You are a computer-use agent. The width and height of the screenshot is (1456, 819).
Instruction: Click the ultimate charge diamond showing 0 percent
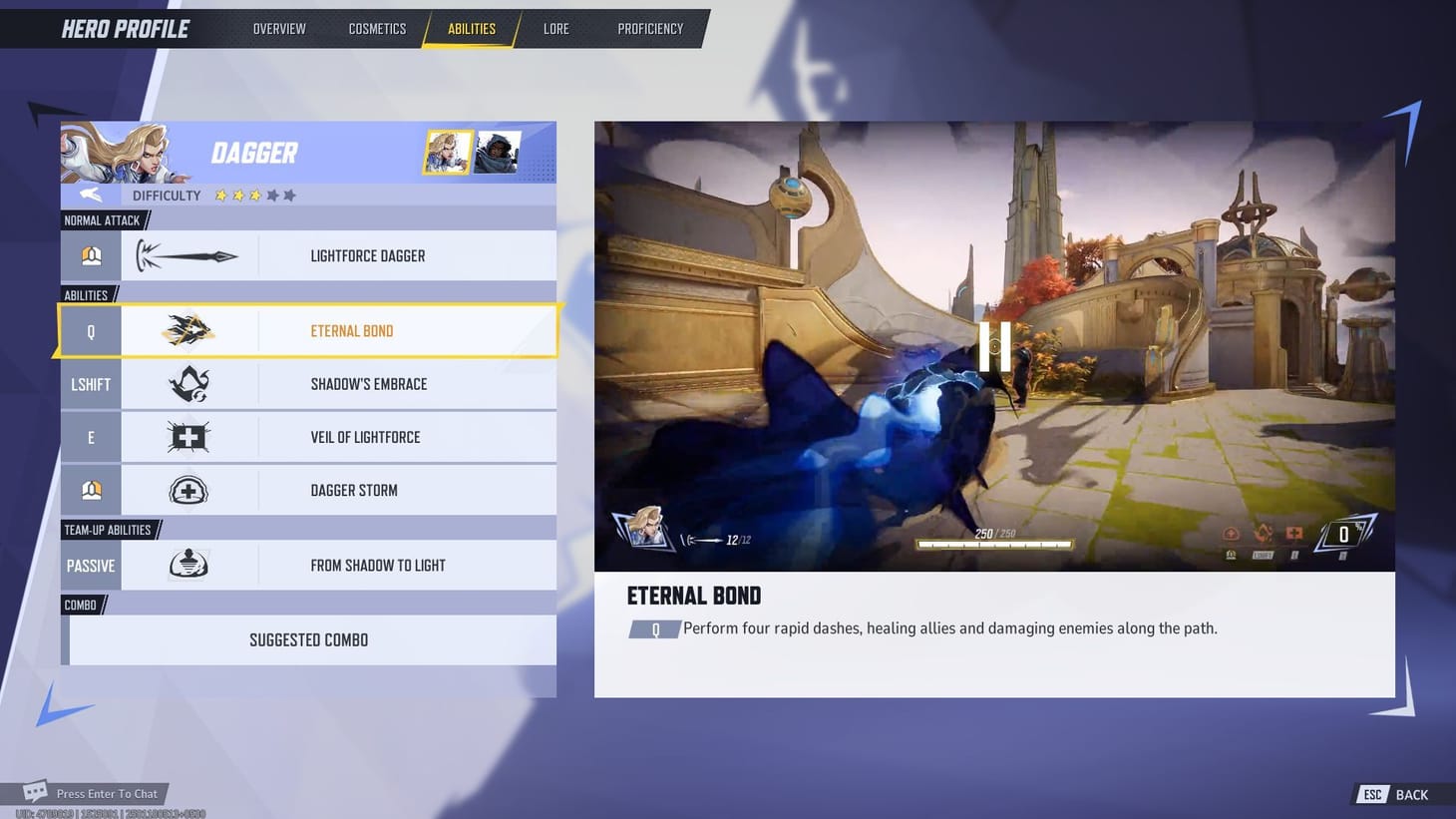pos(1344,535)
